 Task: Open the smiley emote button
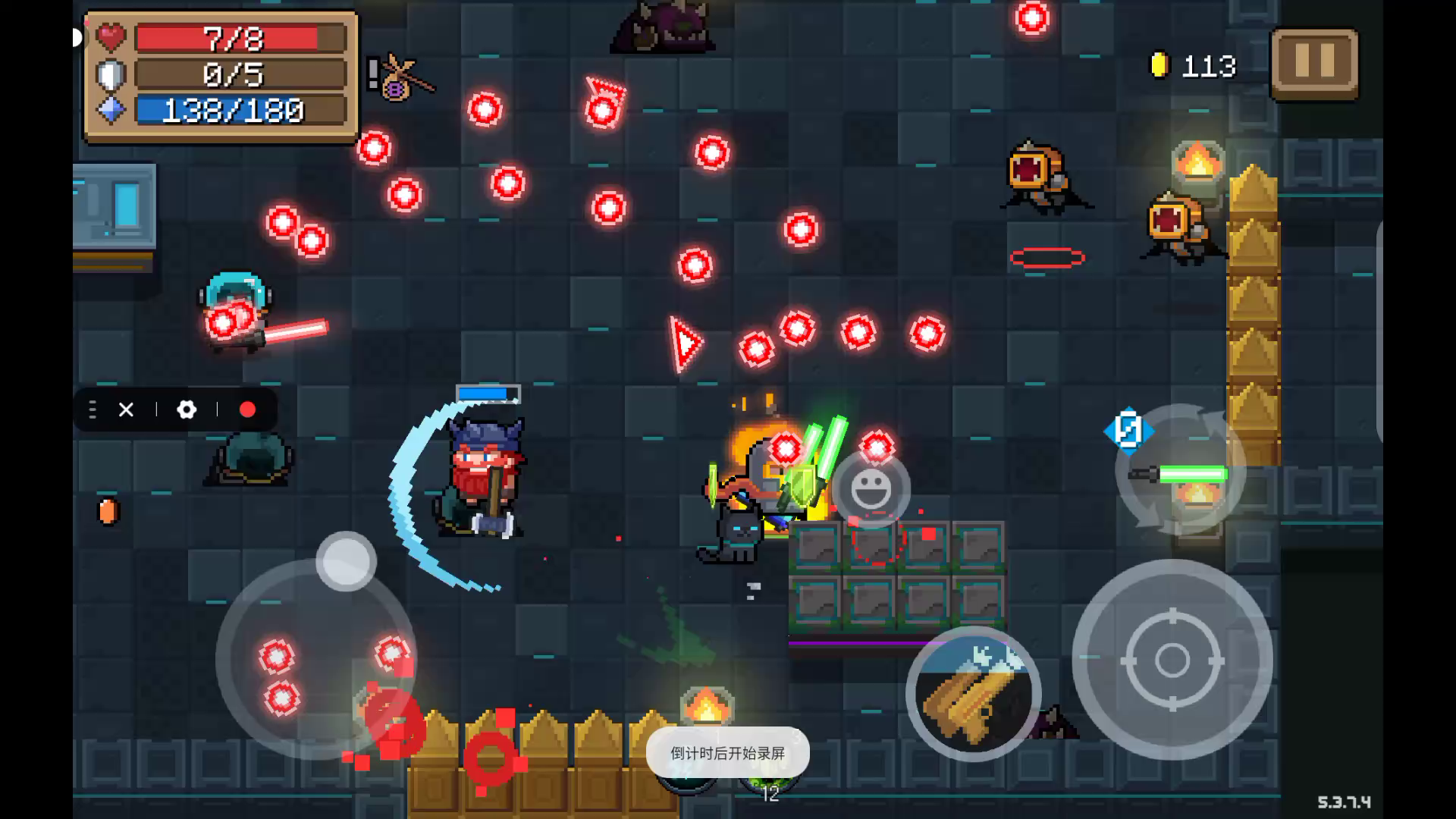pyautogui.click(x=871, y=489)
